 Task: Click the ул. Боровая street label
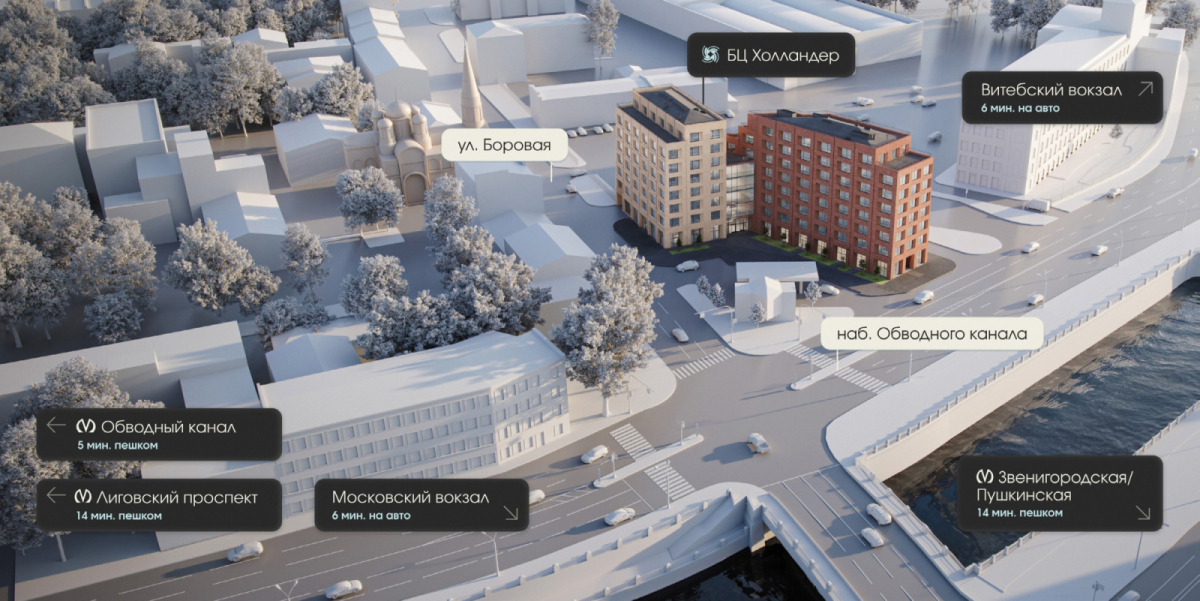504,146
